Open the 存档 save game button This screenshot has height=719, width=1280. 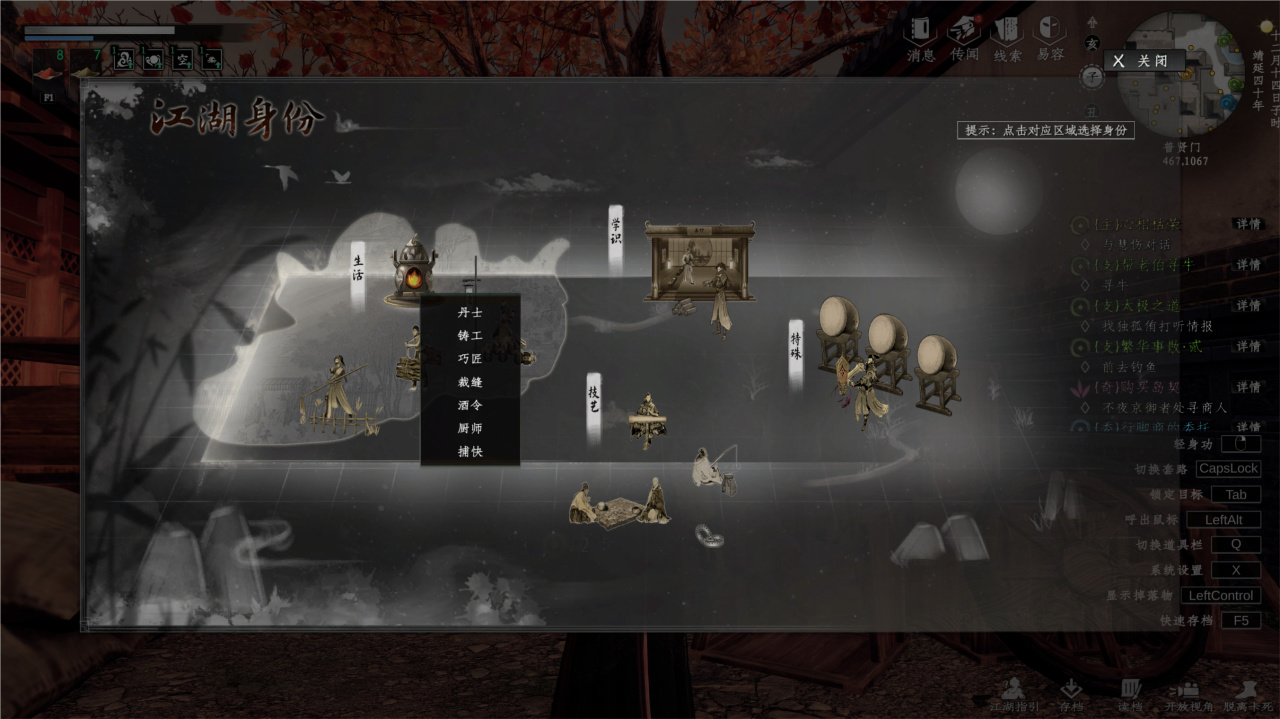(x=1071, y=694)
